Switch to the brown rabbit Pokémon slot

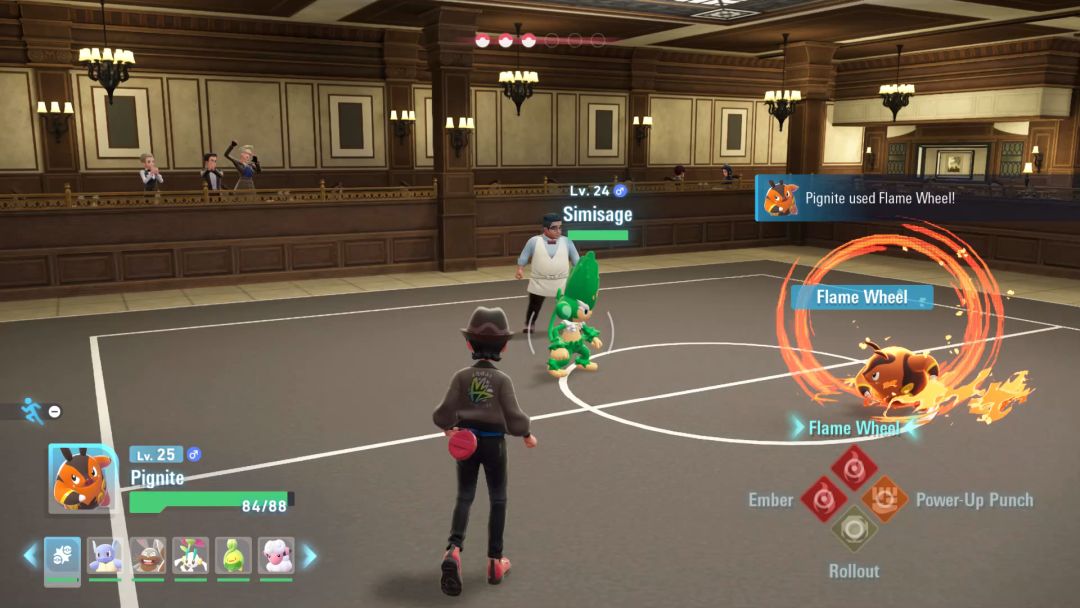(x=148, y=557)
